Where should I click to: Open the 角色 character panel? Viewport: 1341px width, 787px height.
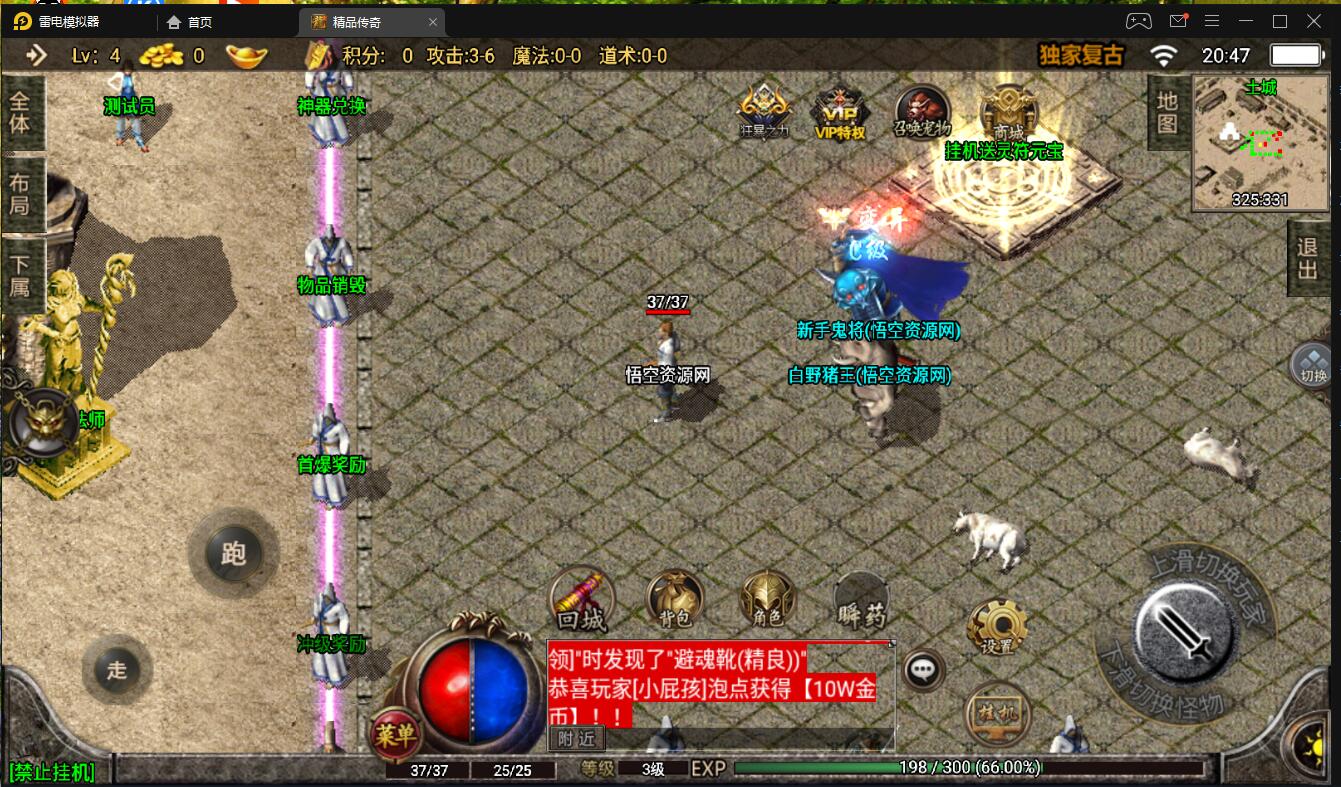(x=766, y=601)
